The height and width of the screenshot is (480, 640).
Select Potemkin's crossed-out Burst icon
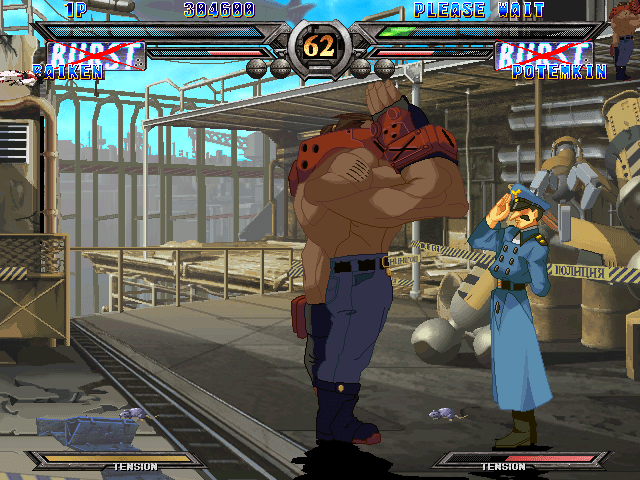544,55
